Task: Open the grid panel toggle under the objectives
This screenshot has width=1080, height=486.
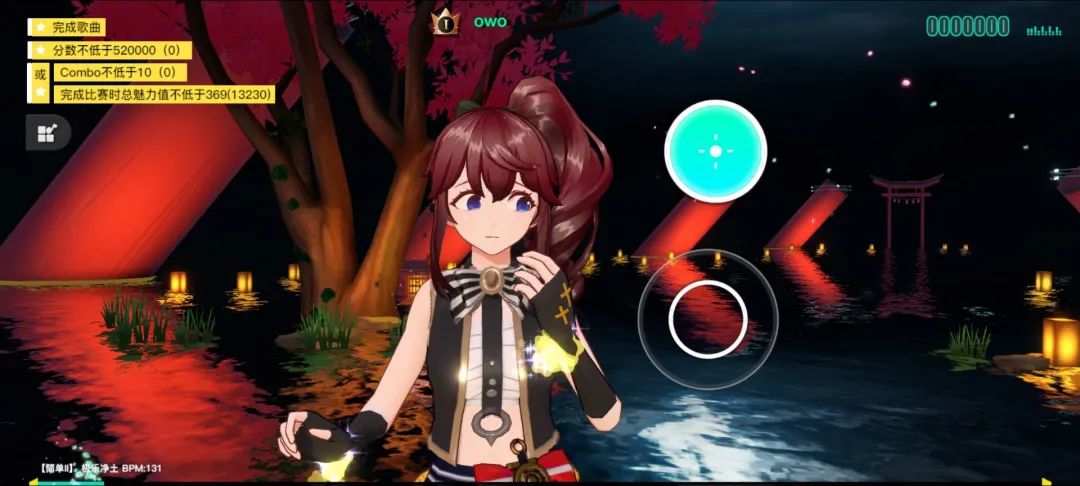Action: 46,133
